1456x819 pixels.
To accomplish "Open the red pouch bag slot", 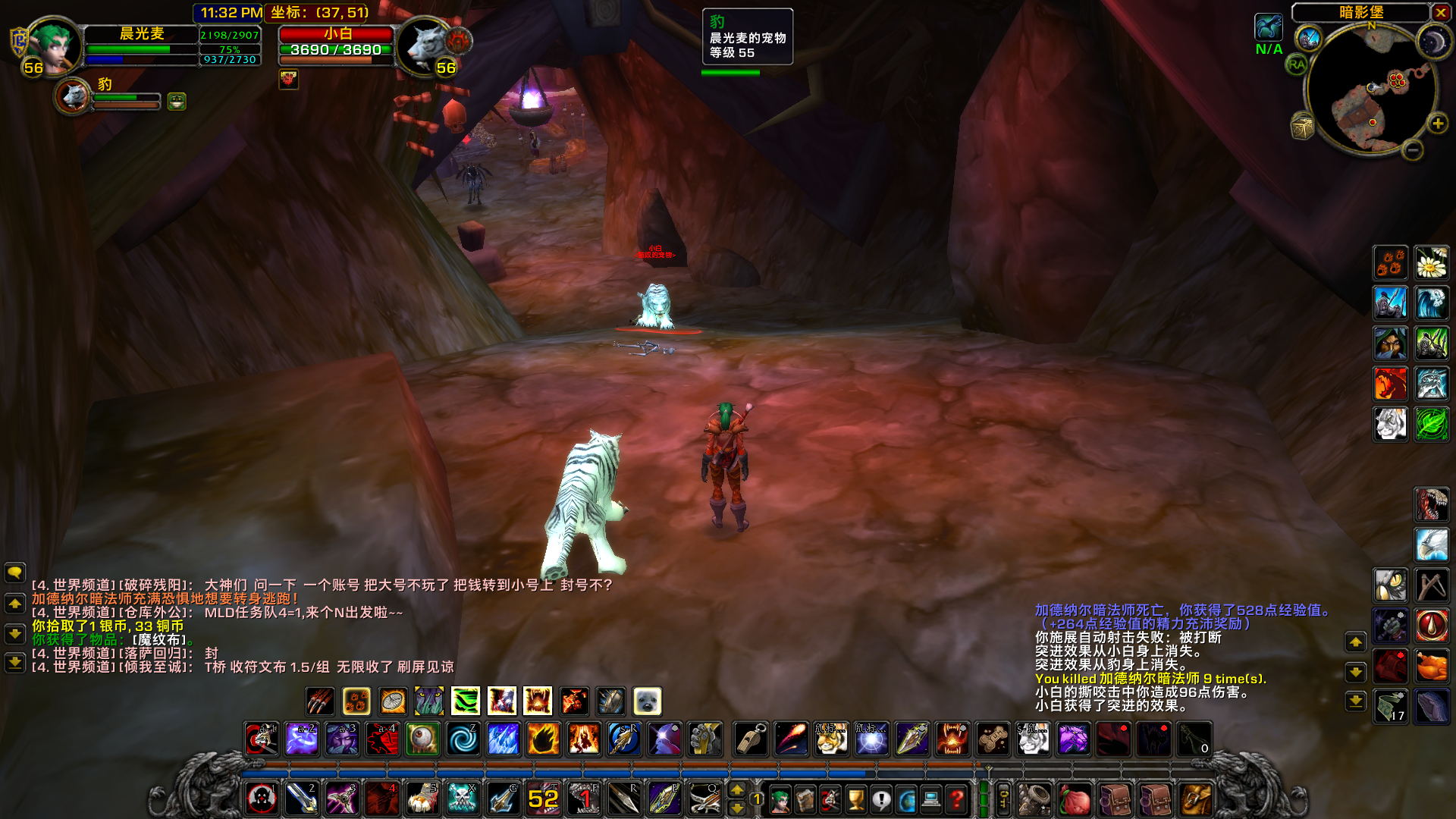I will pos(1075,799).
